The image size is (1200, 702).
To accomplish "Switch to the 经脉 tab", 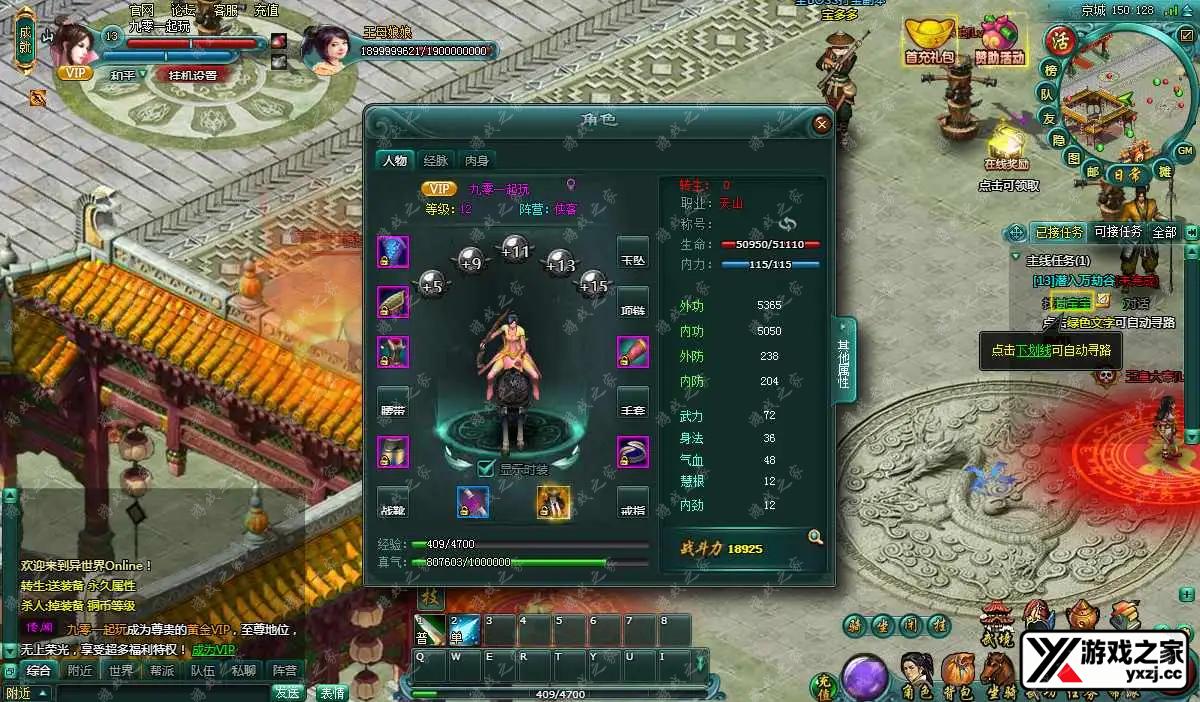I will (x=435, y=160).
